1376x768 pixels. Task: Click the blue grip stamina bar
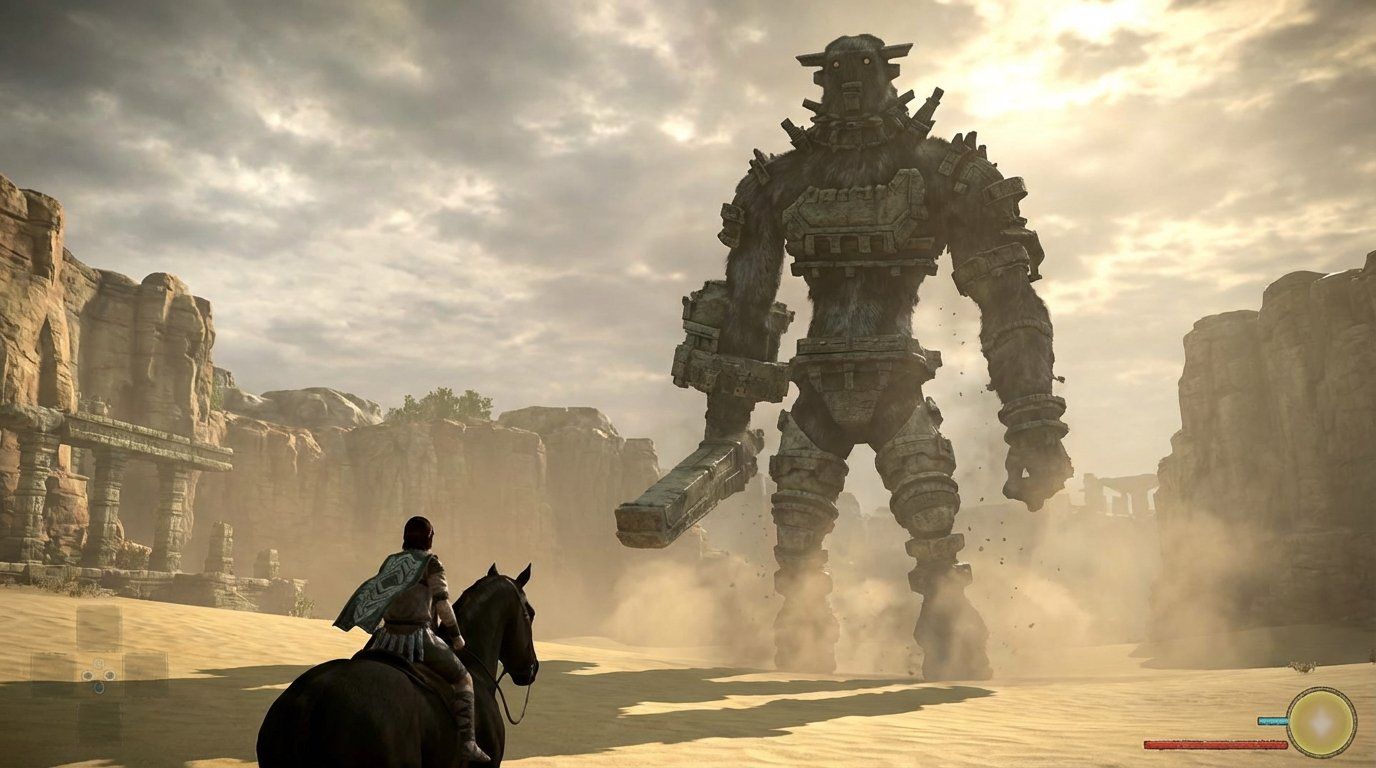coord(1270,721)
